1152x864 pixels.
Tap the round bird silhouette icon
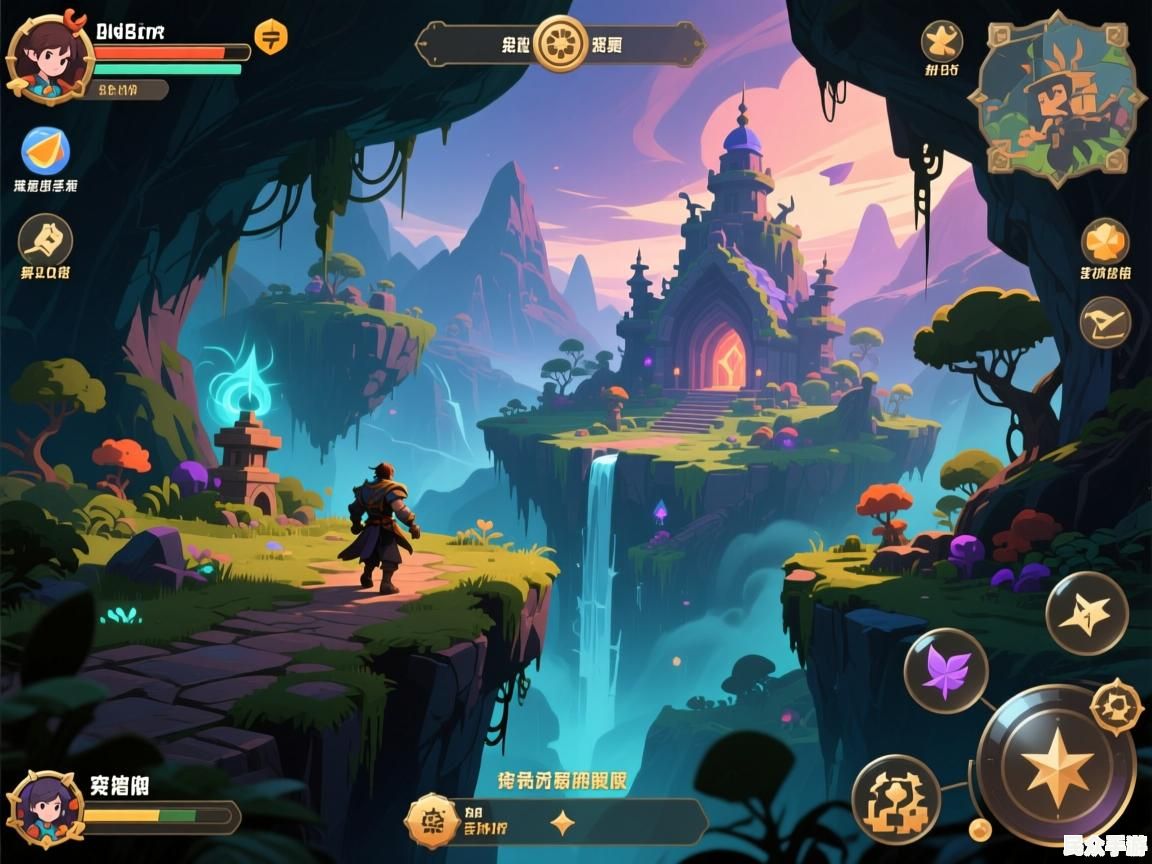pyautogui.click(x=1105, y=322)
